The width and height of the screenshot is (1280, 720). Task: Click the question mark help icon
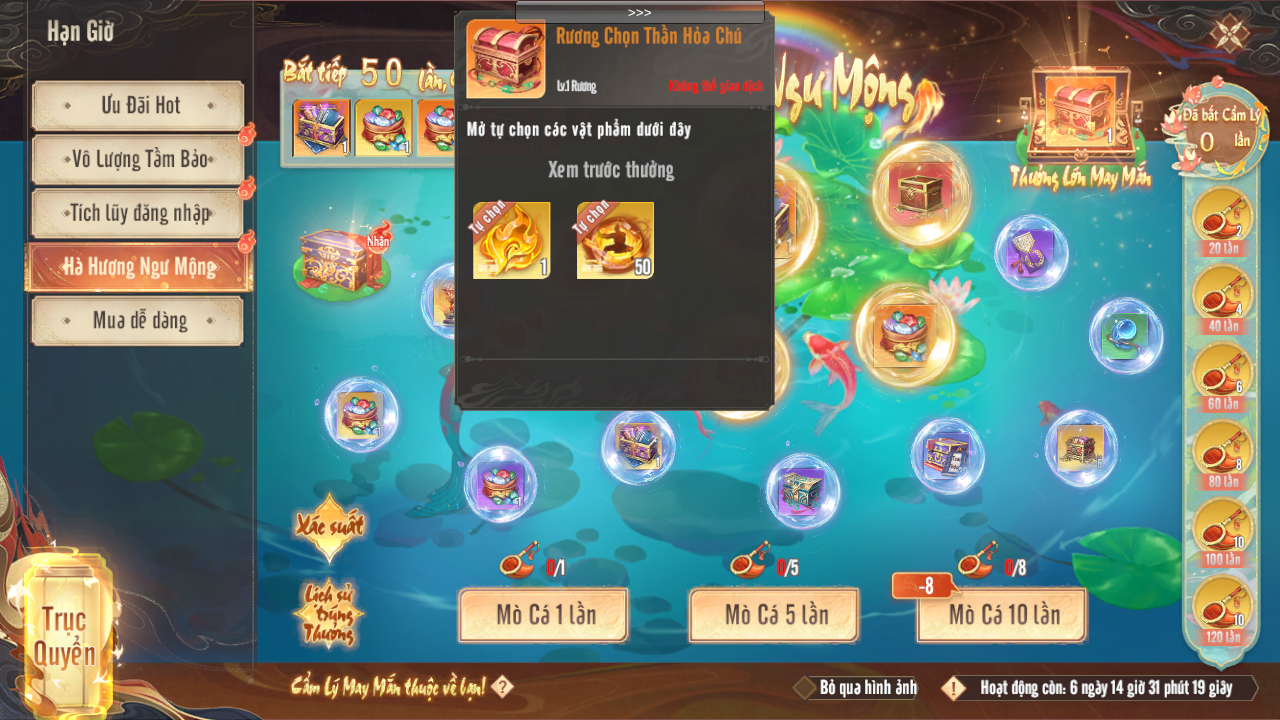[503, 687]
